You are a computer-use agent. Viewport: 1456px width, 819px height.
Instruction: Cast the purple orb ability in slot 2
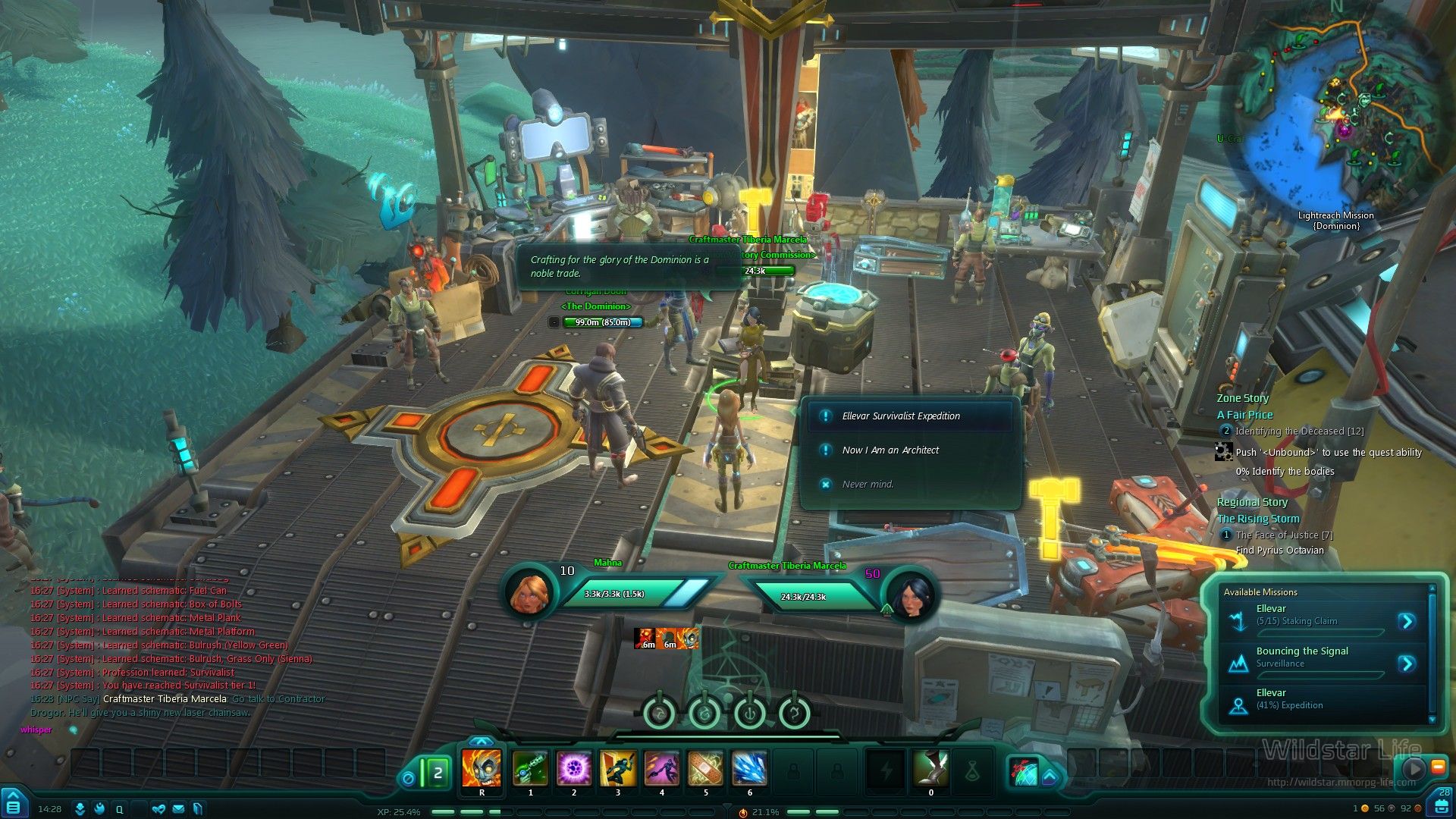(574, 768)
